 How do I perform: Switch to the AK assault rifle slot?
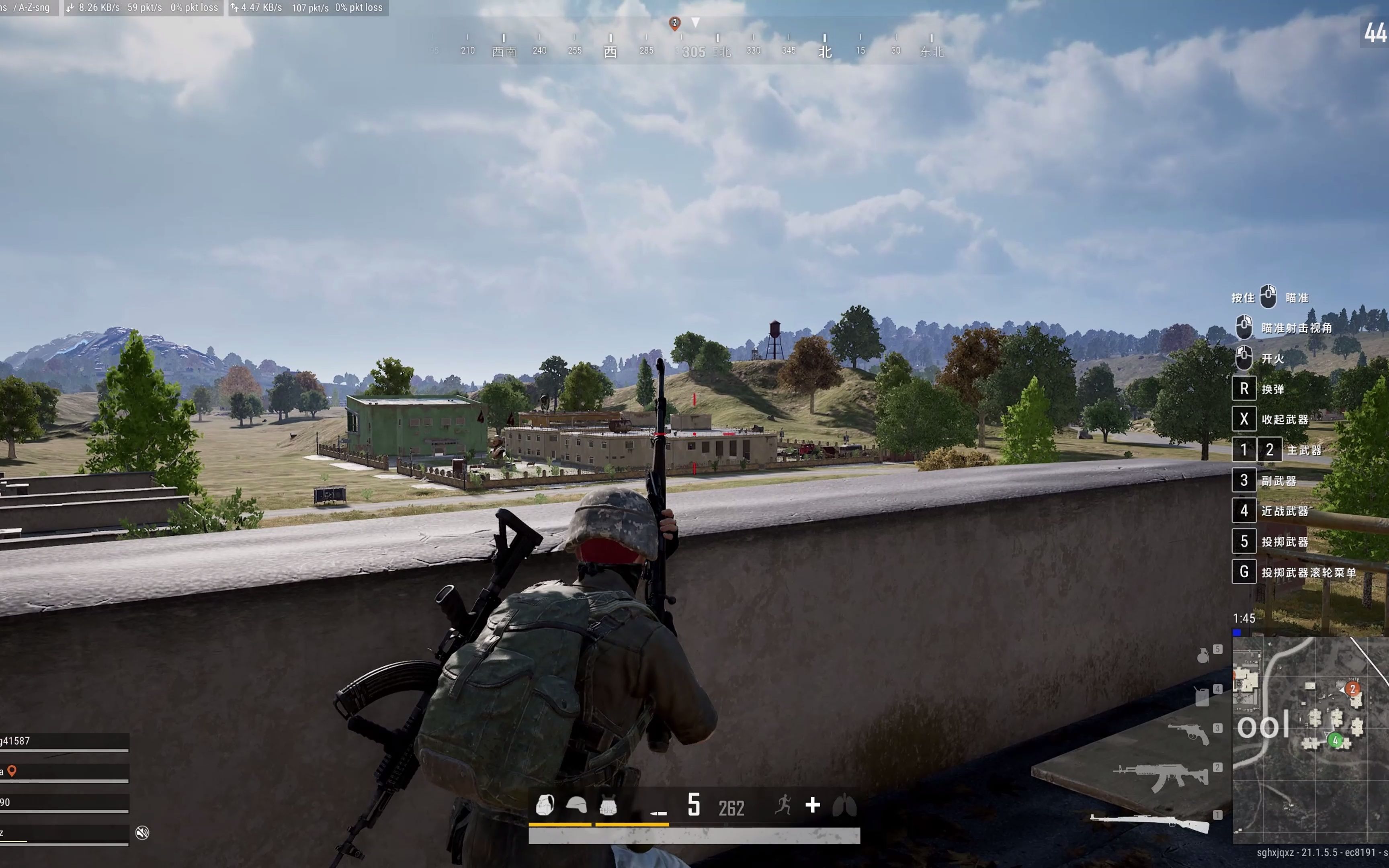[1161, 777]
